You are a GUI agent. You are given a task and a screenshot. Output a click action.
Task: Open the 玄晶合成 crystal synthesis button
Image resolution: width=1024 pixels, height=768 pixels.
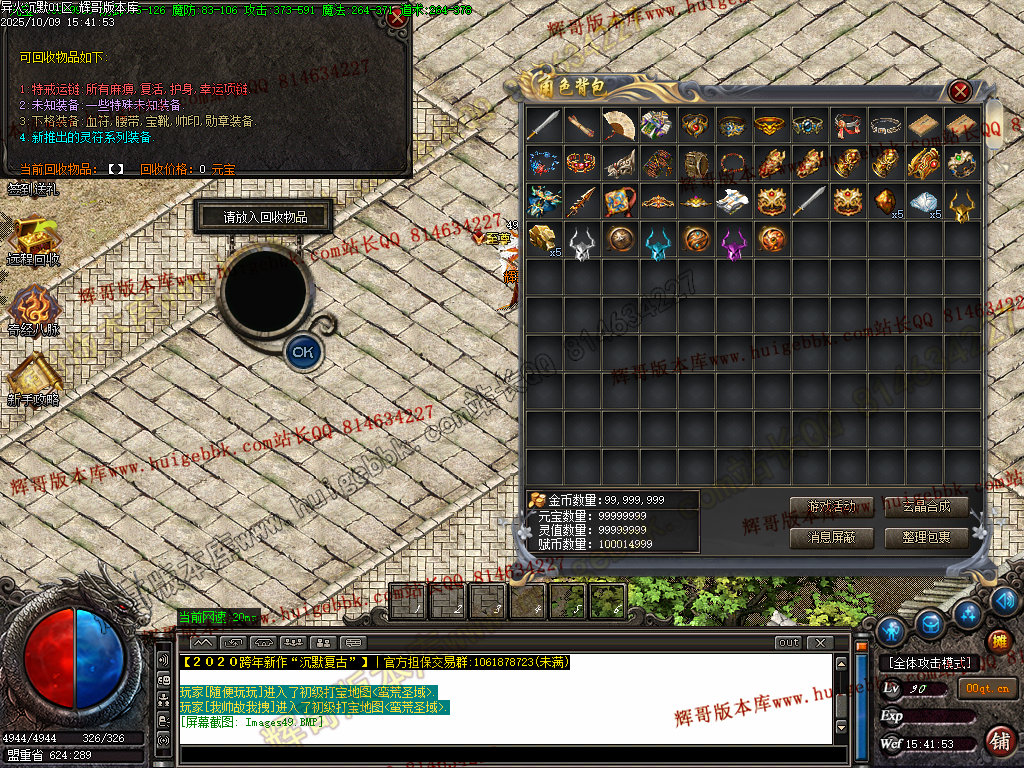pyautogui.click(x=926, y=507)
